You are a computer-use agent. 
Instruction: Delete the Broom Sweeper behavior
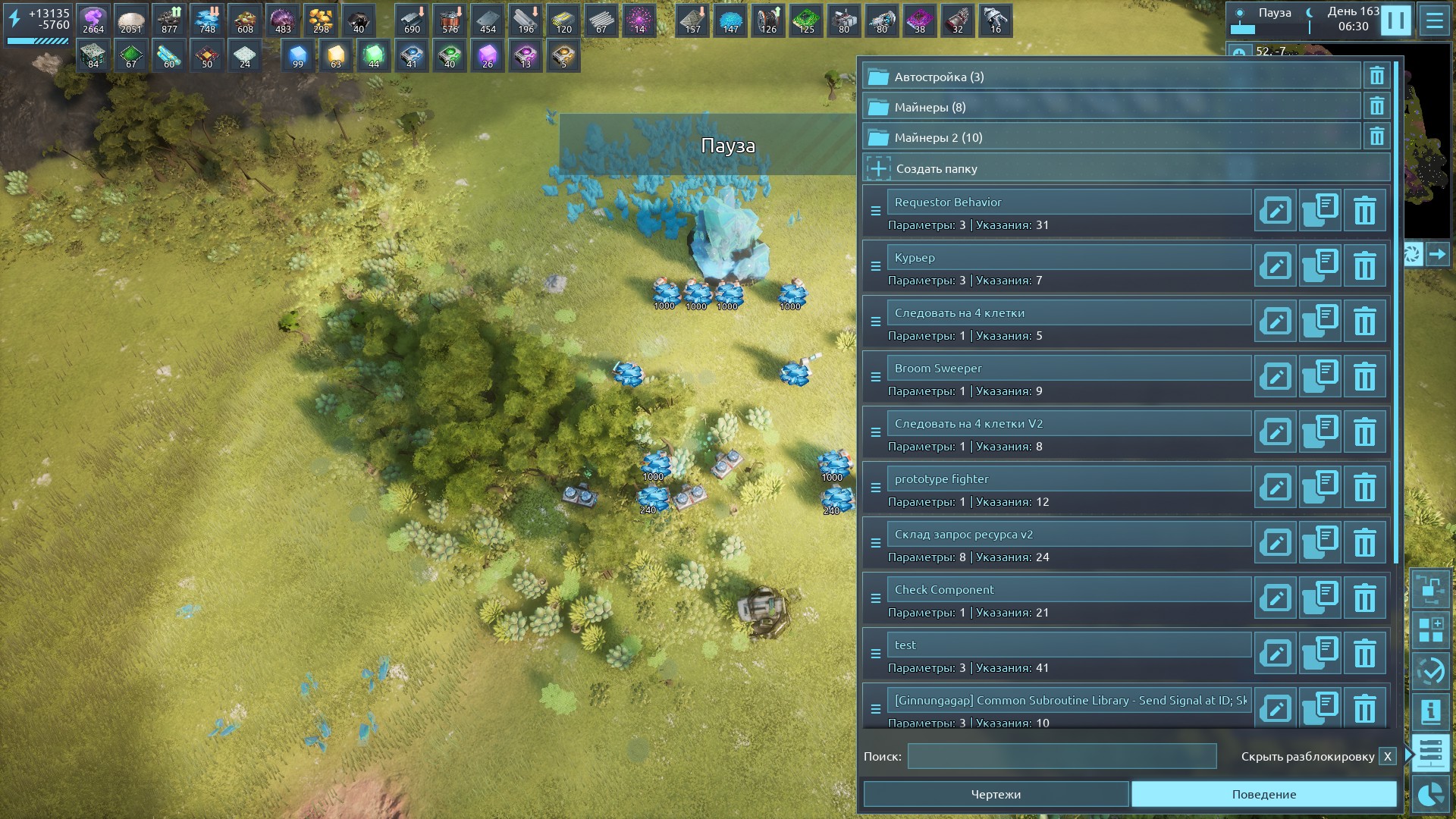(1364, 377)
